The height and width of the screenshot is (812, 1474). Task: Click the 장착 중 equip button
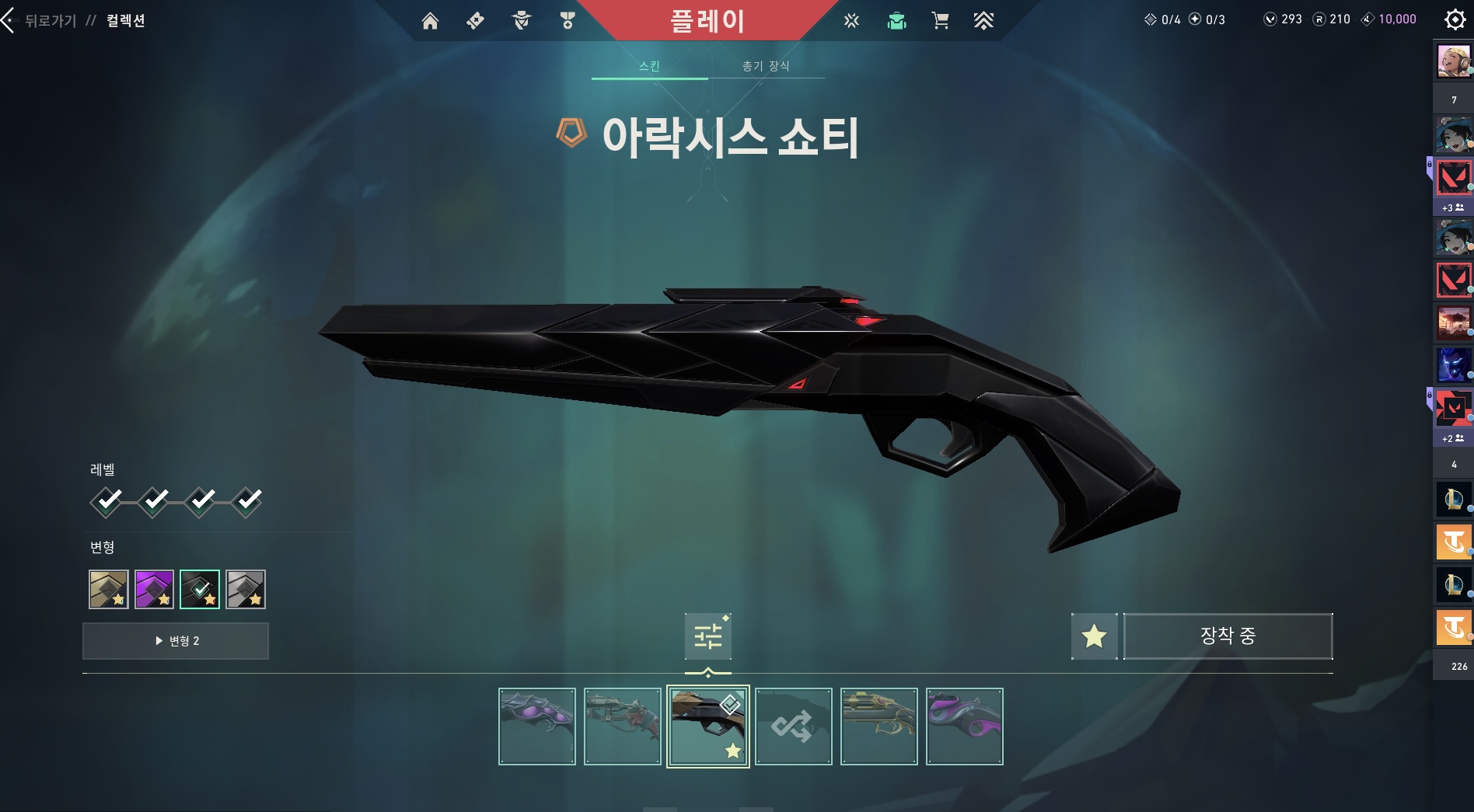point(1228,636)
